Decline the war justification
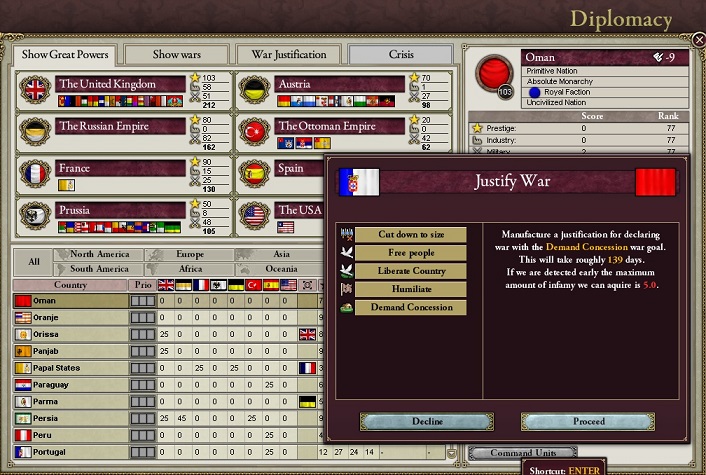The height and width of the screenshot is (475, 706). point(427,422)
